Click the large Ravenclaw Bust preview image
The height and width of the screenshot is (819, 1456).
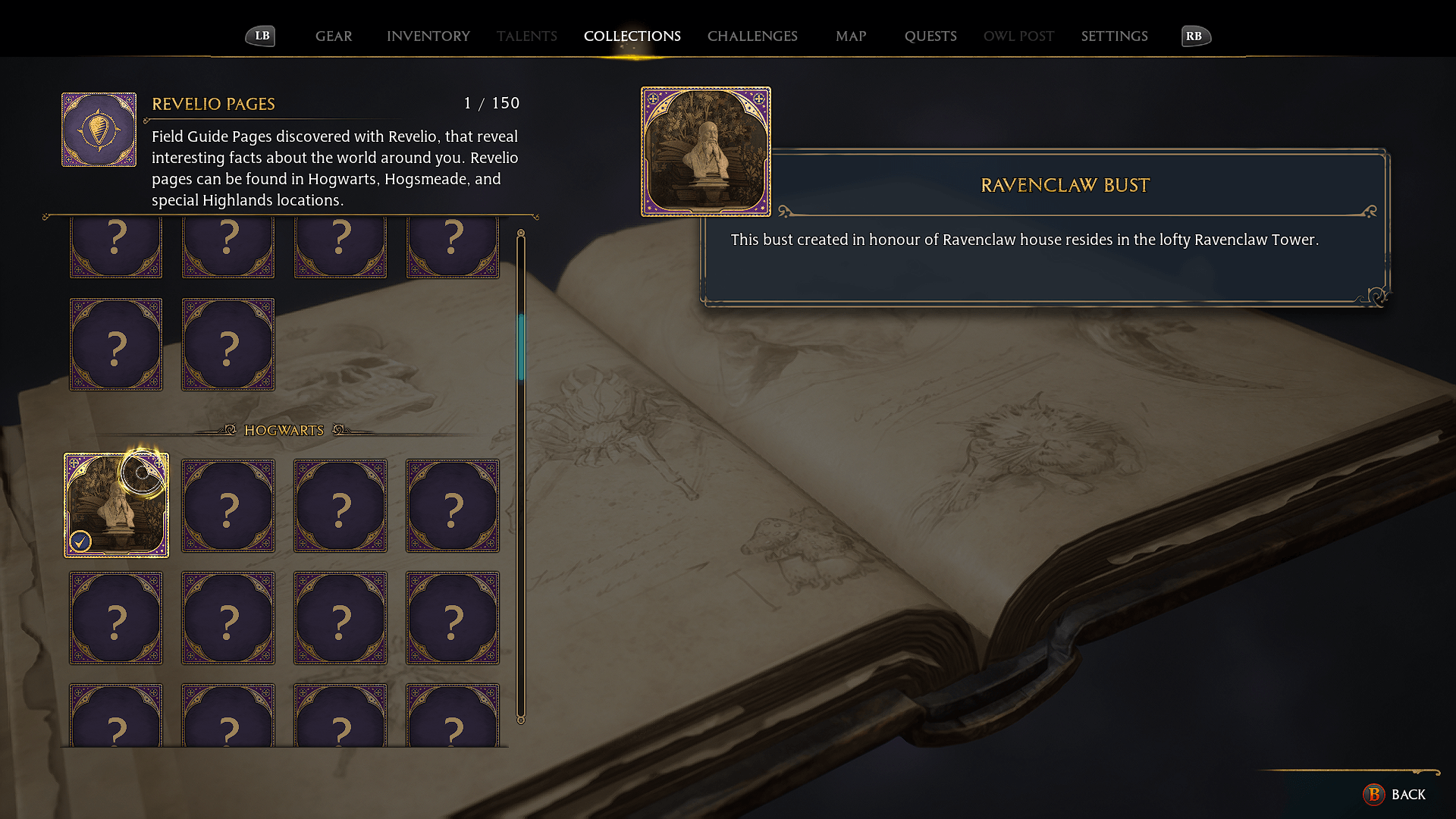[706, 152]
